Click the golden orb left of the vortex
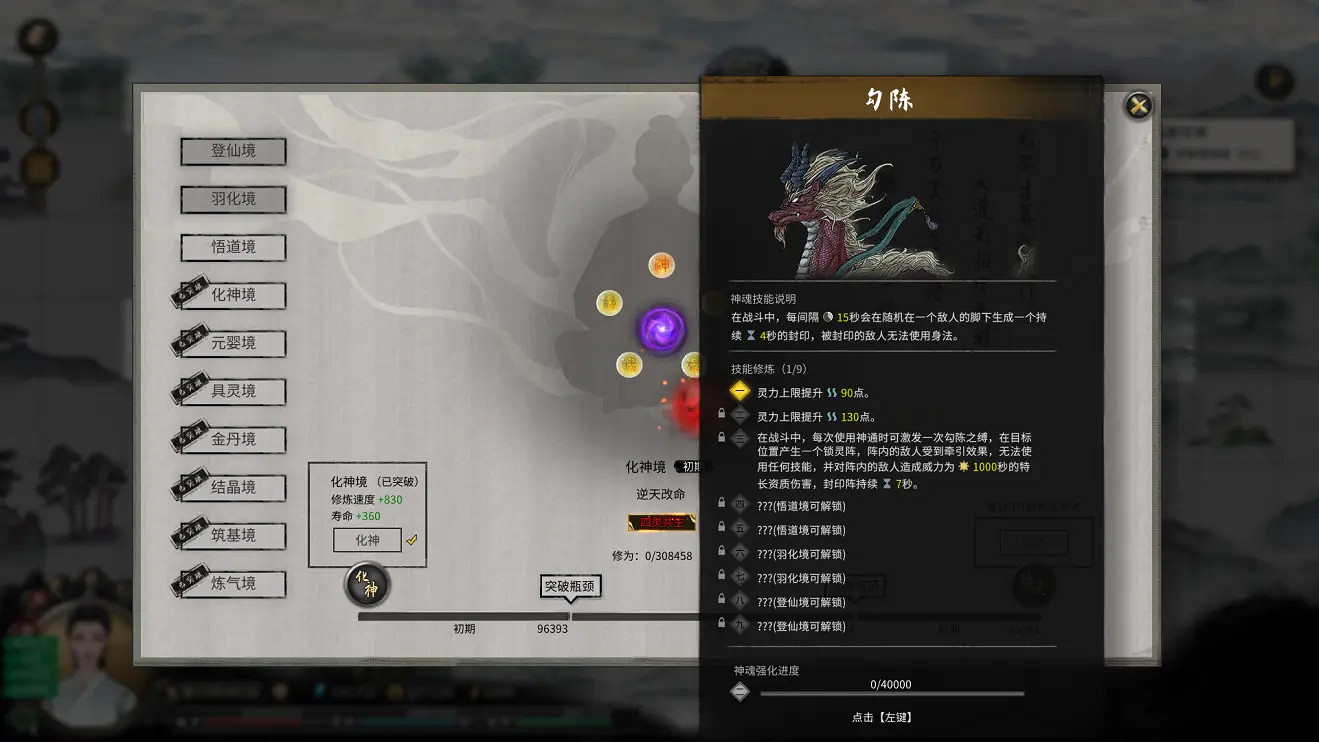1319x742 pixels. 609,301
